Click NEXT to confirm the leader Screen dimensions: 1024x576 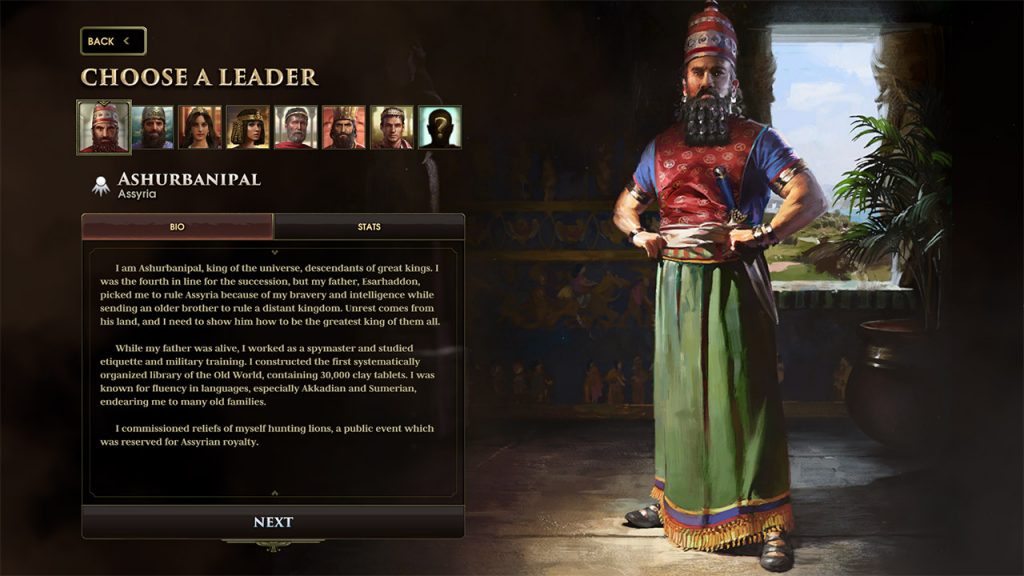273,522
